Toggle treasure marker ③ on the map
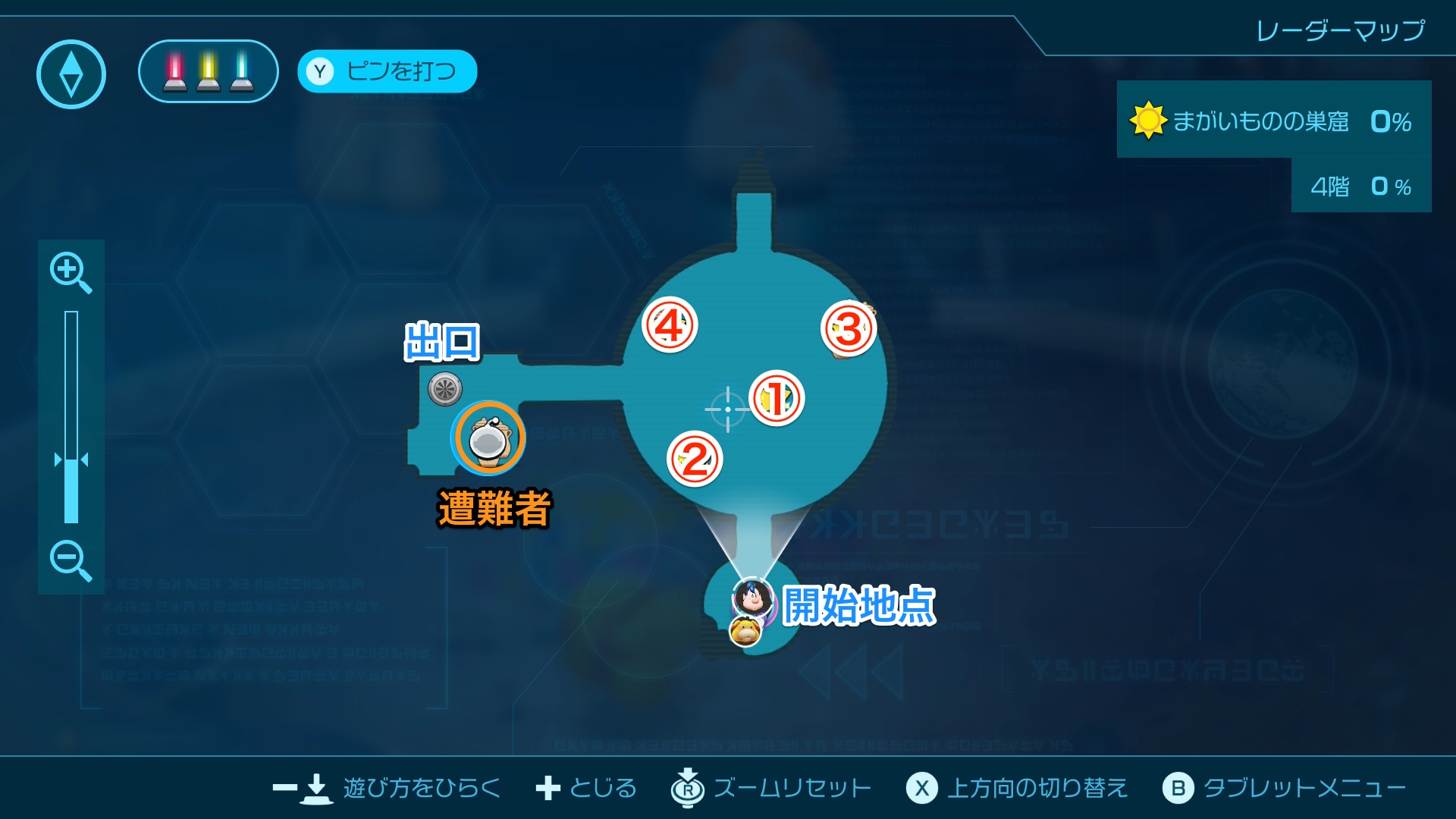 [x=849, y=328]
